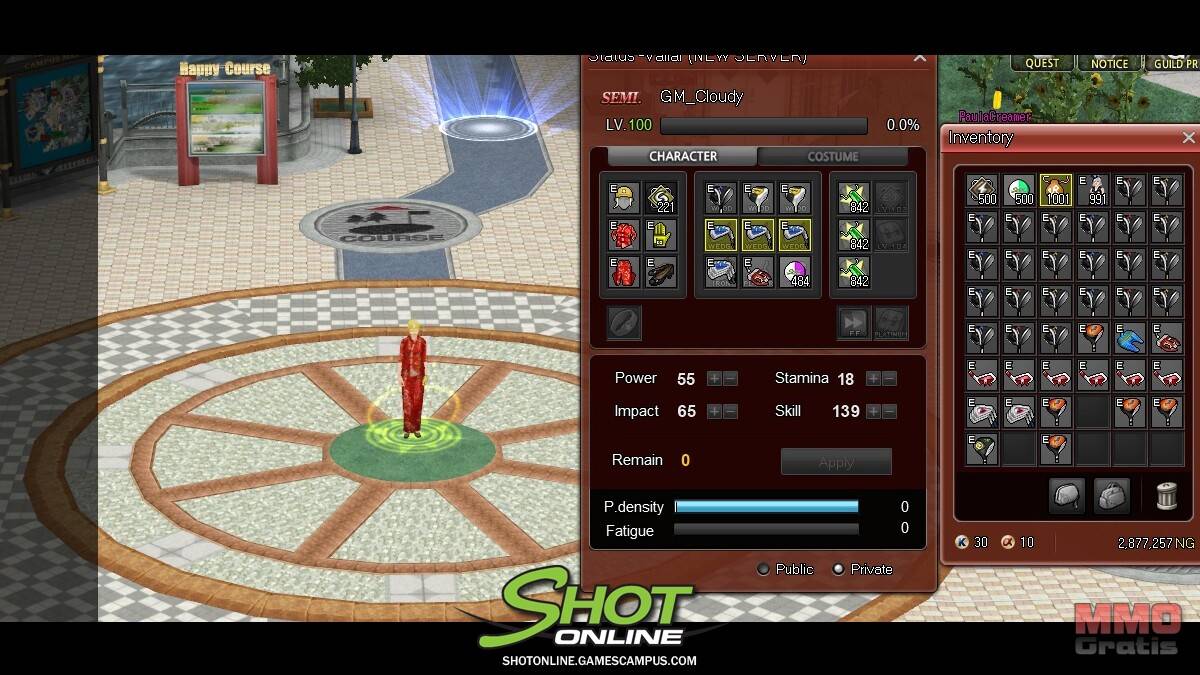
Task: Set status visibility to Public
Action: coord(764,569)
